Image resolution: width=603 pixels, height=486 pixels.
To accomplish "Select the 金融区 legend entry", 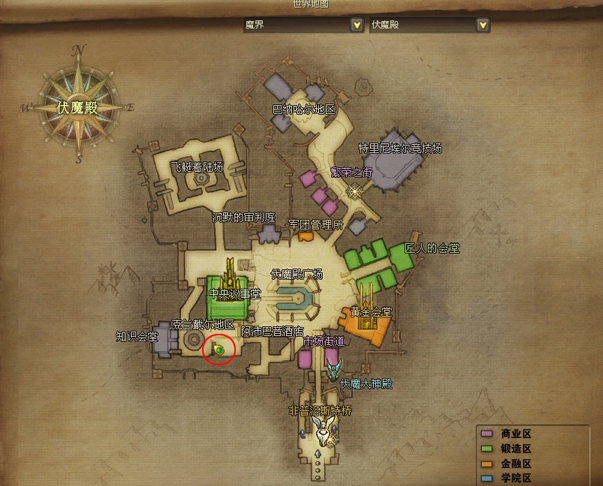I will 519,464.
